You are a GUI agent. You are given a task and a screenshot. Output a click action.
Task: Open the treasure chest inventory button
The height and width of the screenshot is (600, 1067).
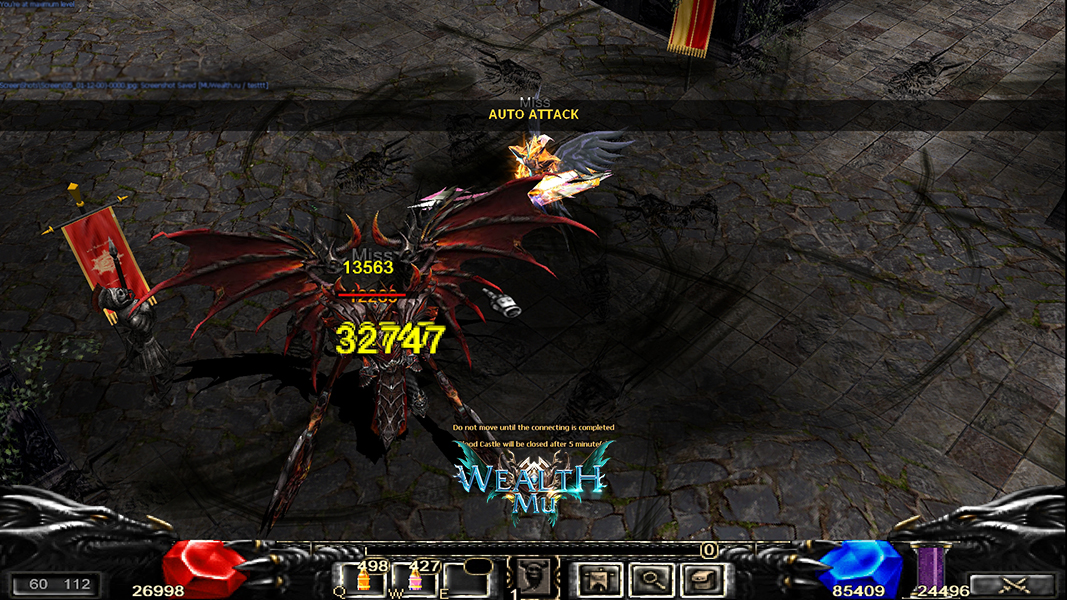pyautogui.click(x=704, y=578)
